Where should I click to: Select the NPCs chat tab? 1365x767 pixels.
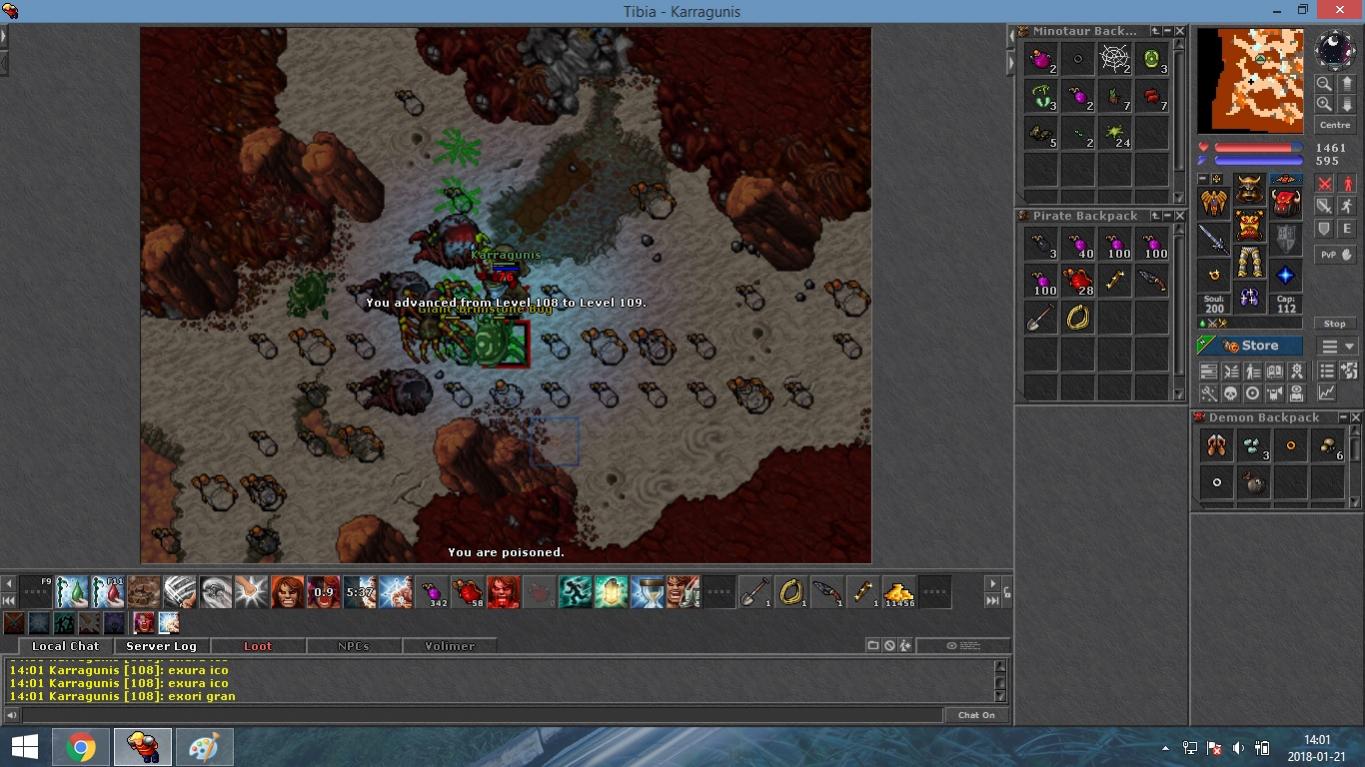pyautogui.click(x=353, y=646)
